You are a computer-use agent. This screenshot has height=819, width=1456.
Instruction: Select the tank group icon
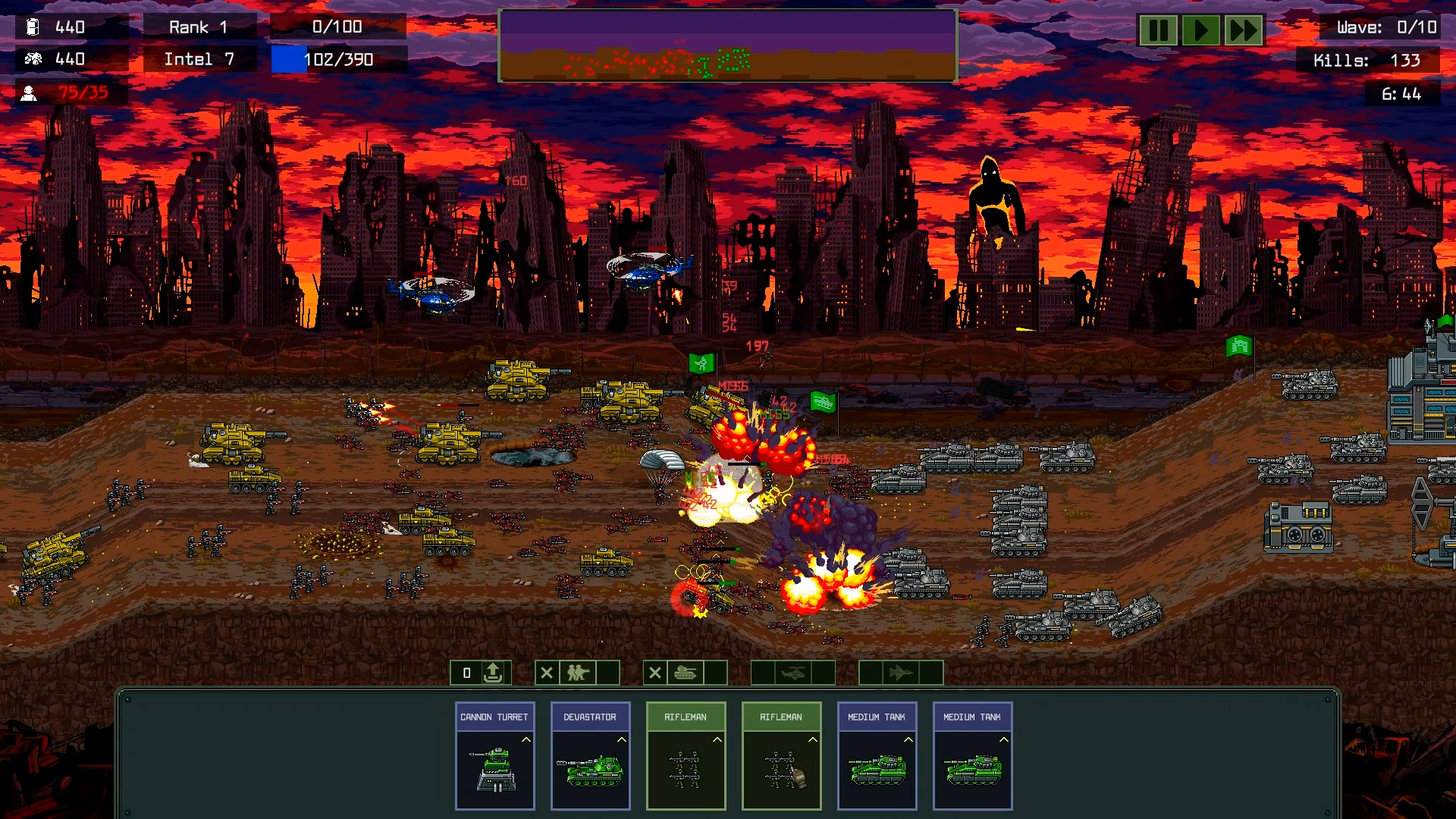click(x=686, y=673)
